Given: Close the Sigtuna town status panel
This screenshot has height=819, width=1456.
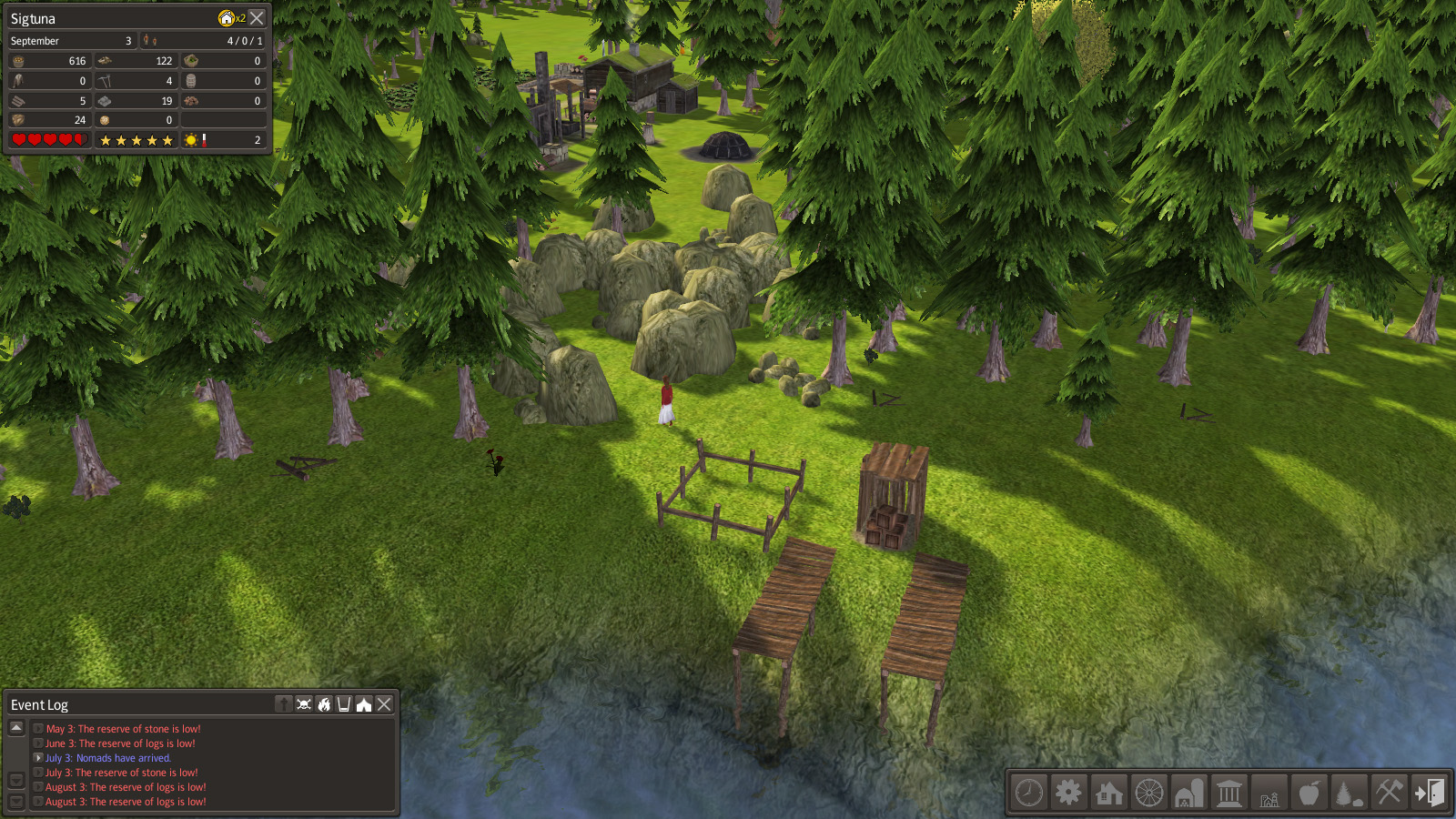Looking at the screenshot, I should (x=258, y=18).
